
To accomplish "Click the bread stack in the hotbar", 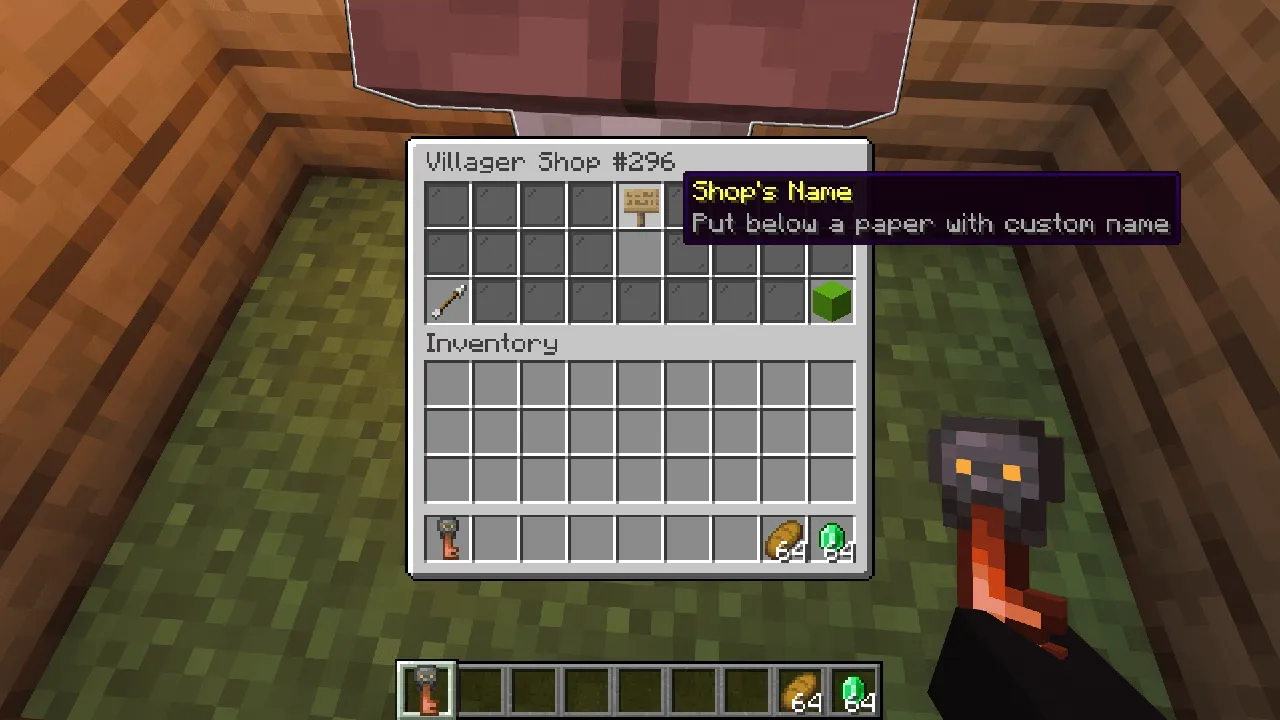I will pyautogui.click(x=800, y=687).
